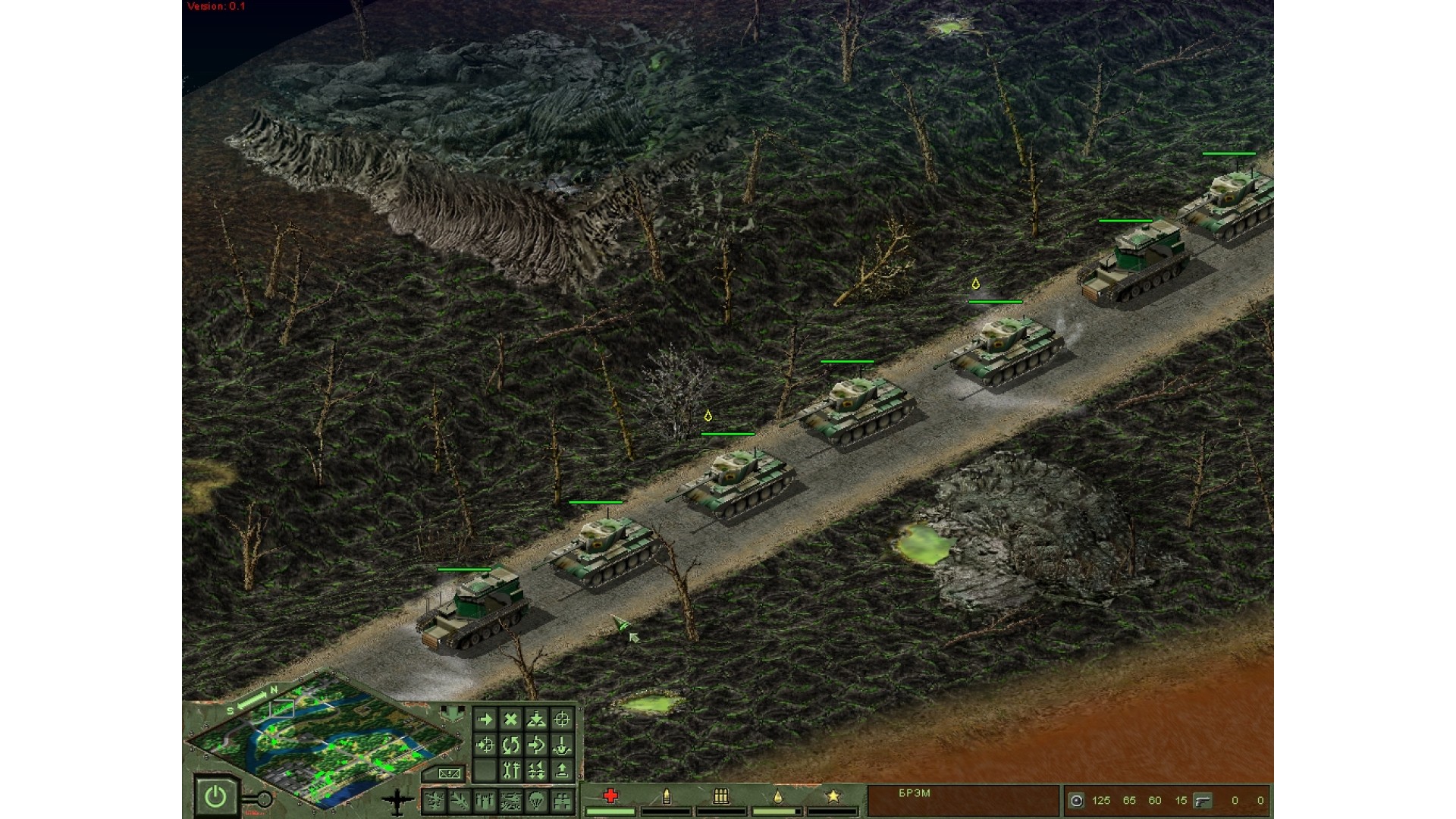Select the upward arrow on platform command

click(562, 771)
